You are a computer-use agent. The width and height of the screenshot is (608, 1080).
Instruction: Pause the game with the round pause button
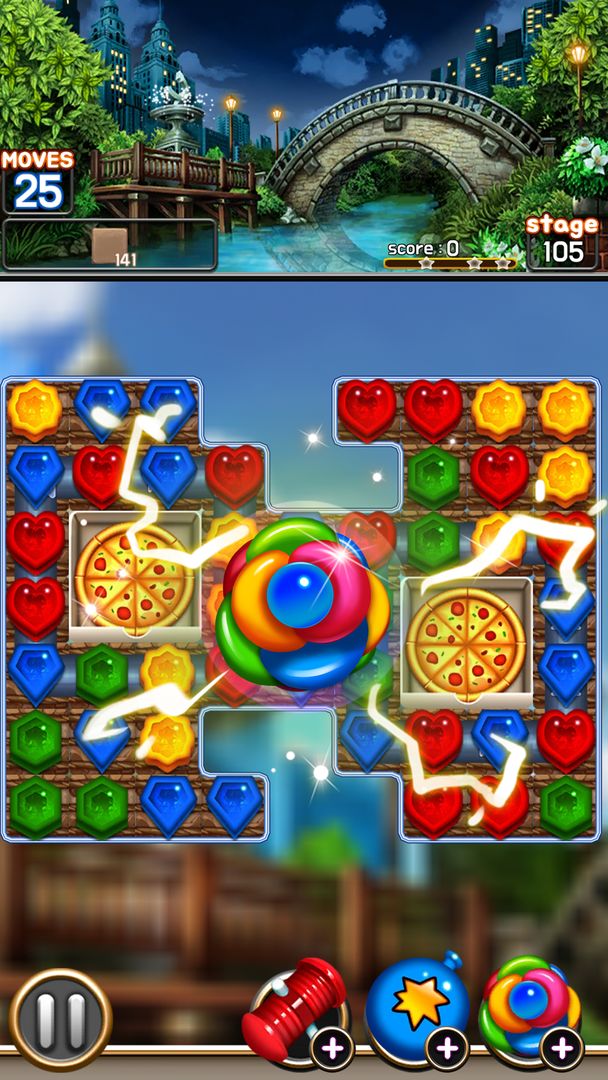60,1019
